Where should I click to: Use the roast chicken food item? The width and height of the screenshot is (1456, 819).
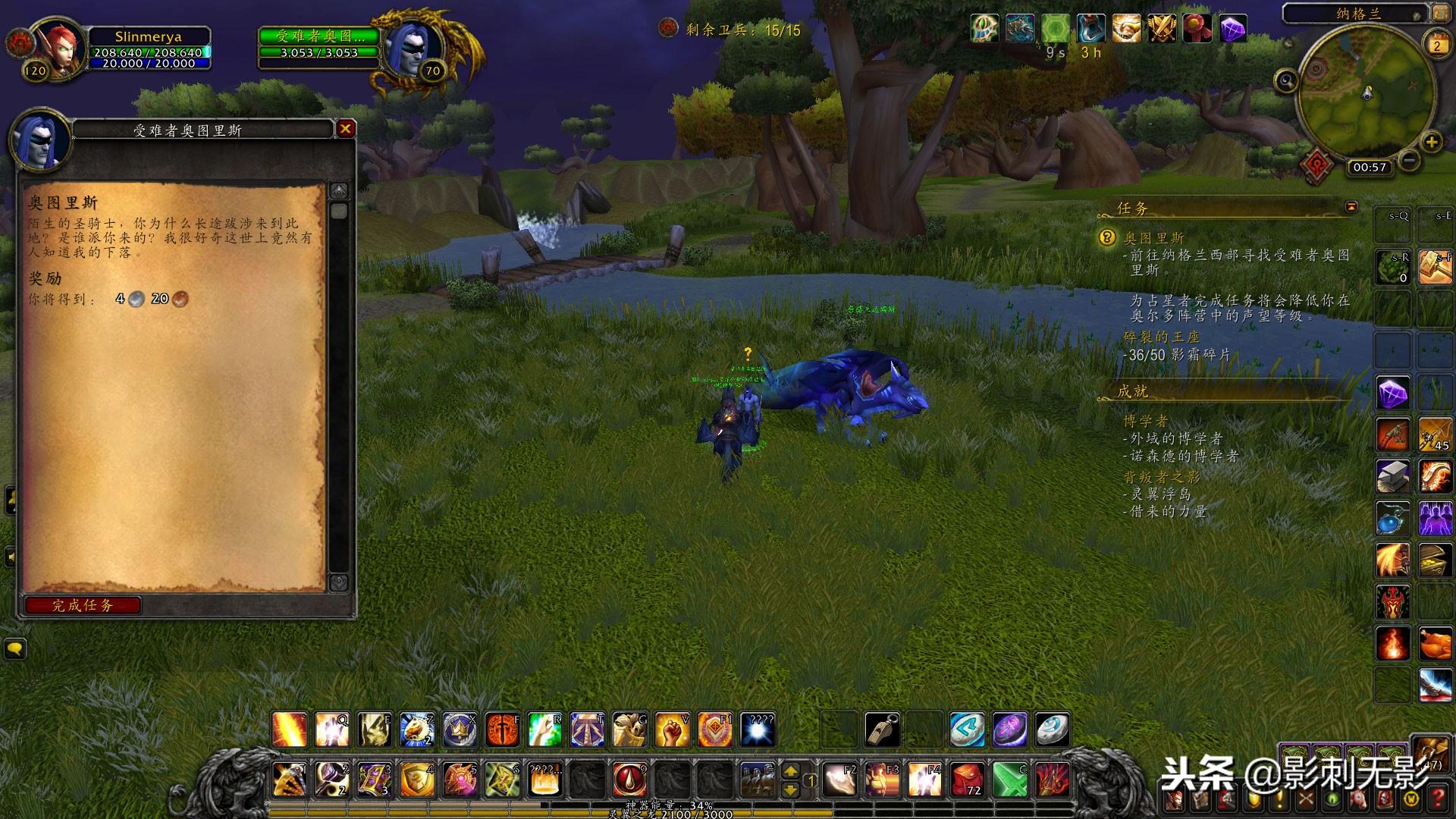point(1435,644)
